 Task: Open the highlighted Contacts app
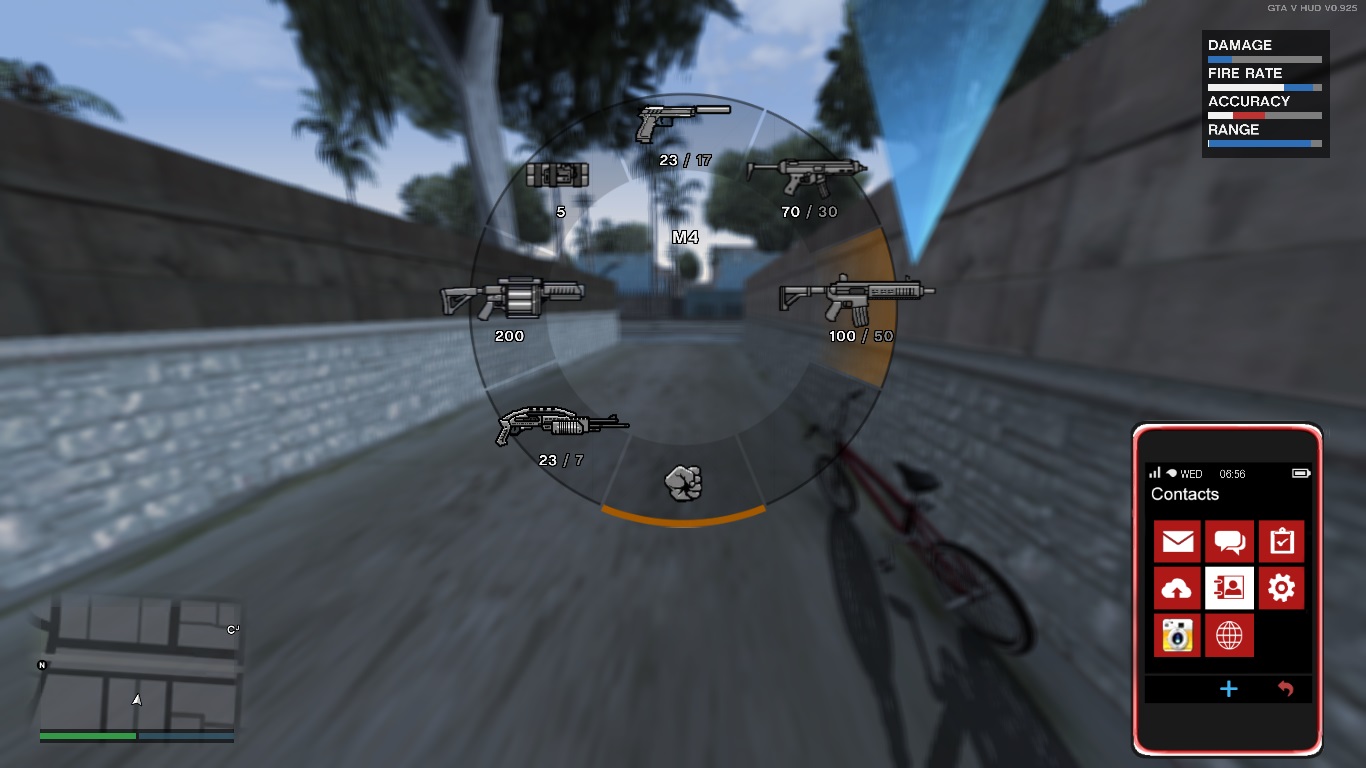(1228, 589)
